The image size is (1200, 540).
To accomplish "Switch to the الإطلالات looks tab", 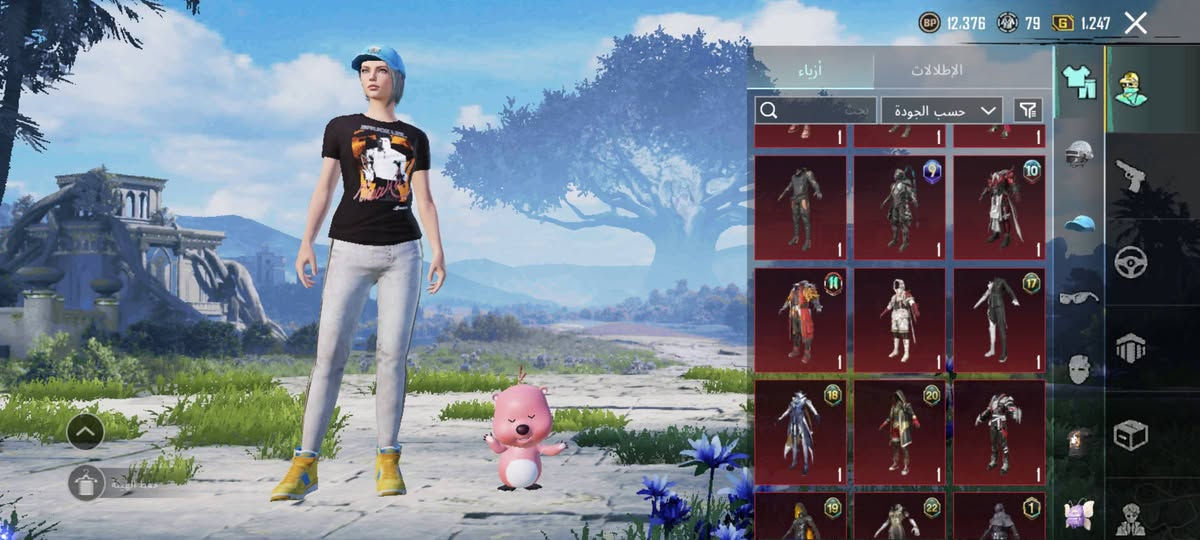I will pos(937,70).
